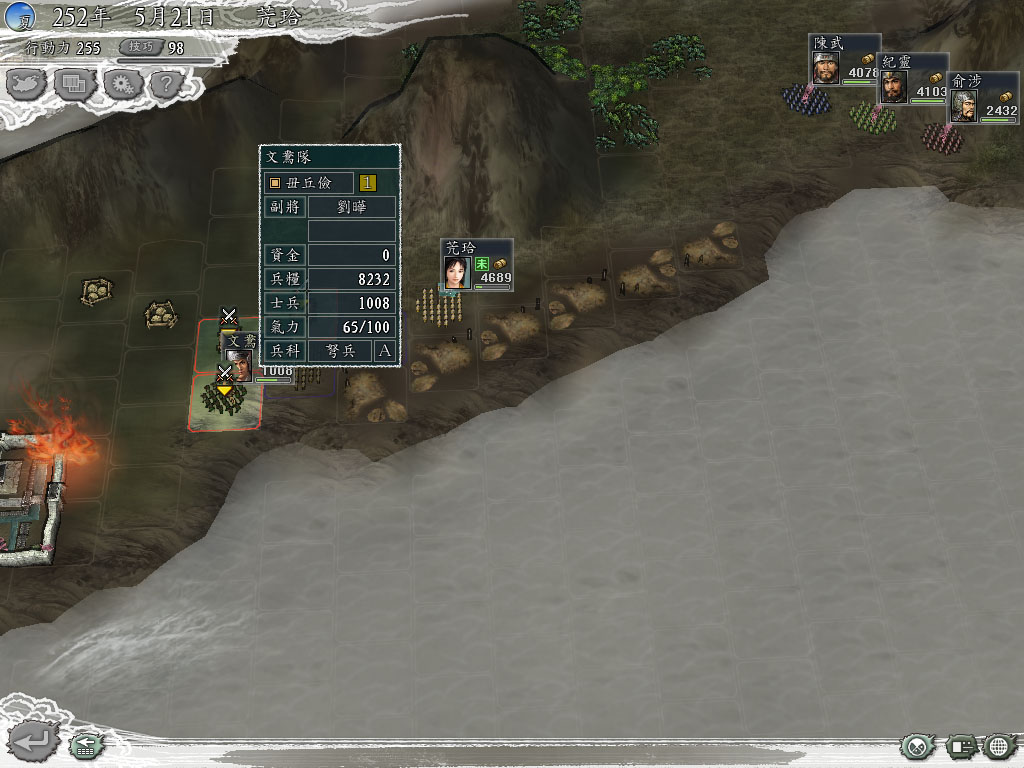The width and height of the screenshot is (1024, 768).
Task: Open the China map overview icon
Action: tap(27, 84)
